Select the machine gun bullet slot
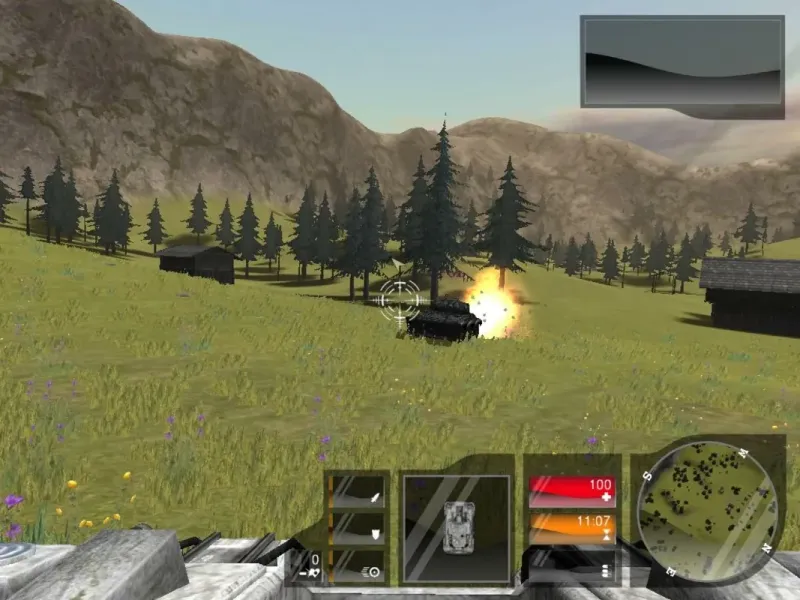The height and width of the screenshot is (600, 800). click(x=357, y=568)
